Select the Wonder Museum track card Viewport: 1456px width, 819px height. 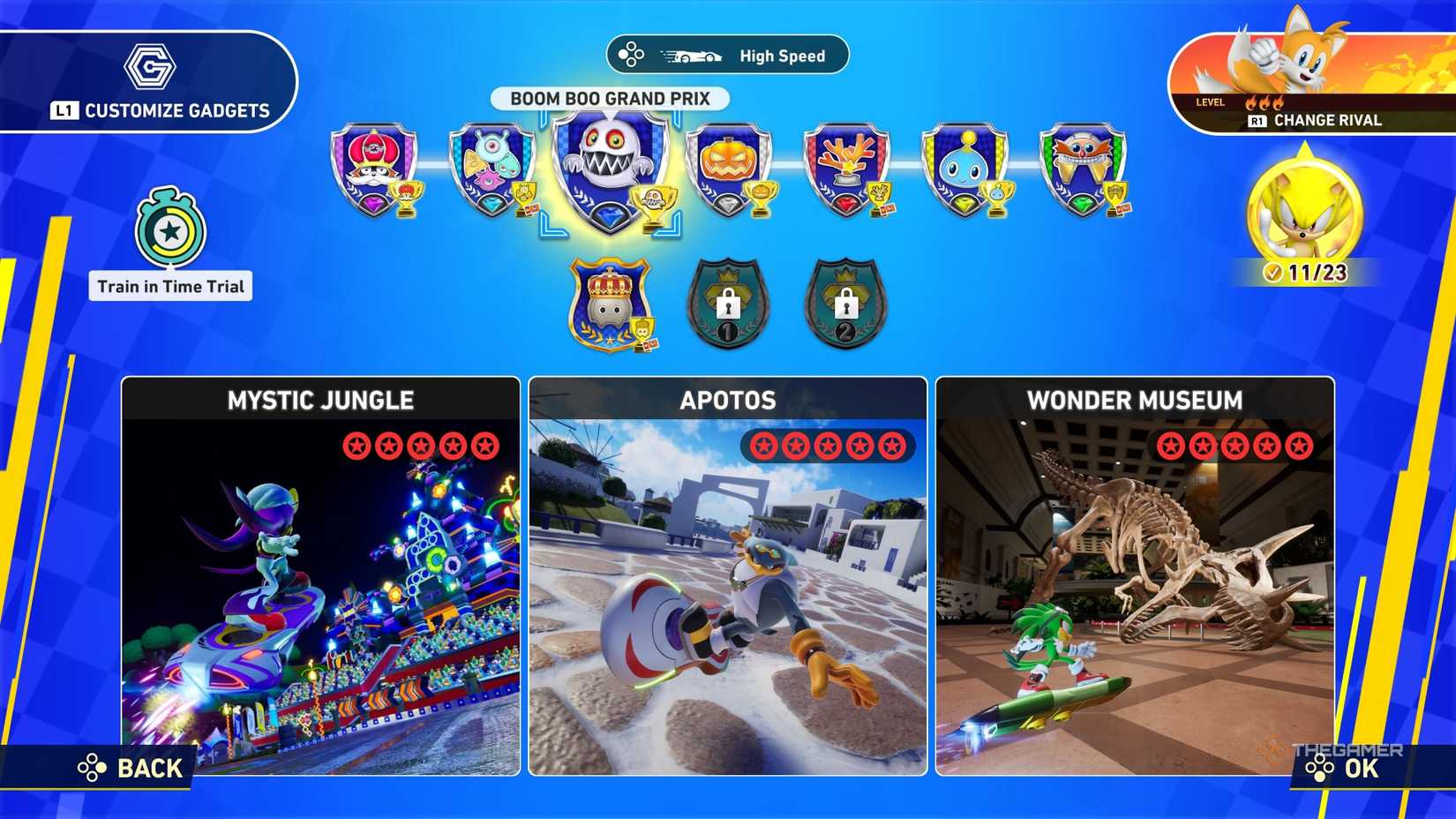click(x=1135, y=582)
